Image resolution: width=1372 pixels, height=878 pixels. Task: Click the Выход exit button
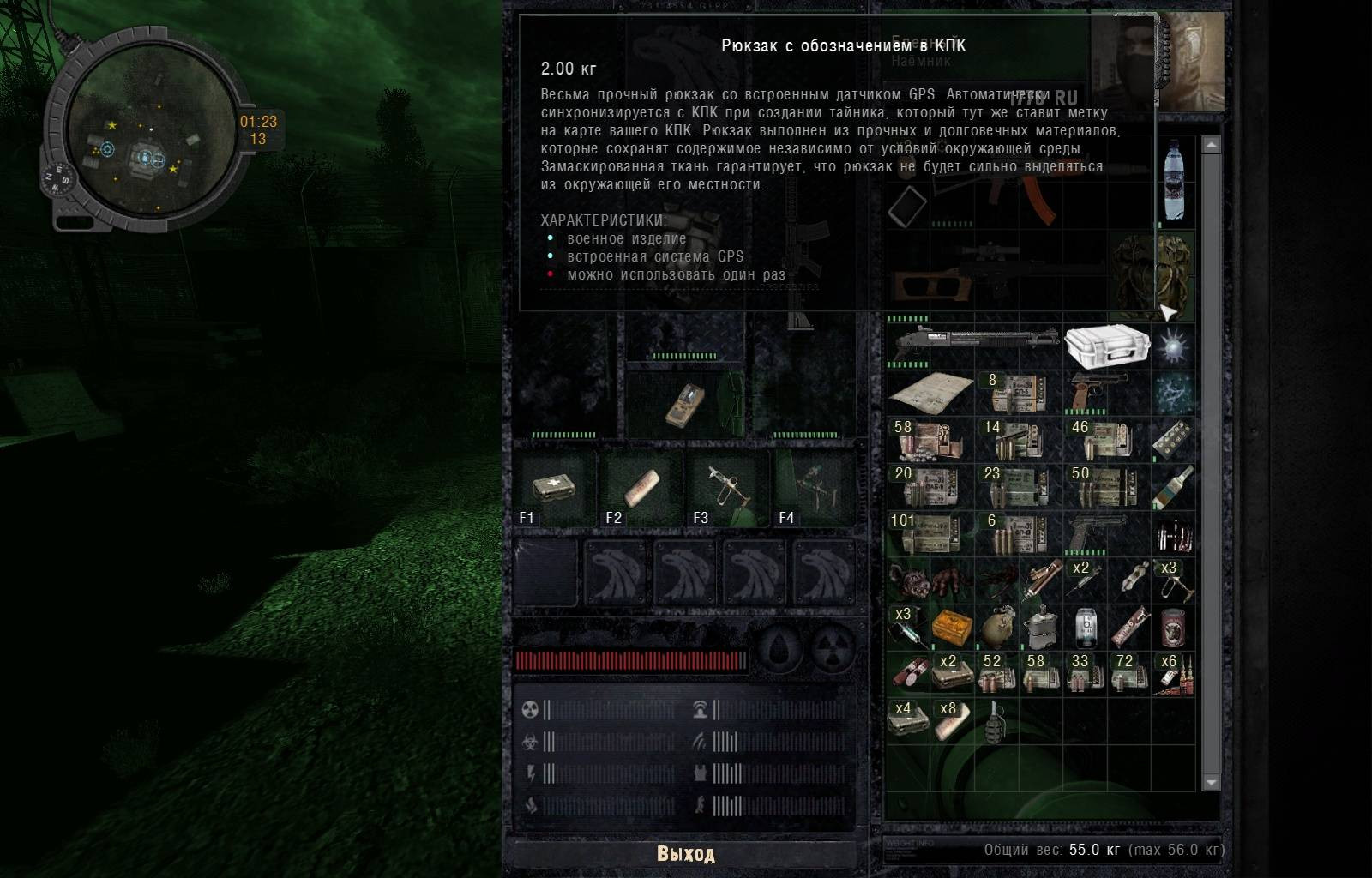685,854
